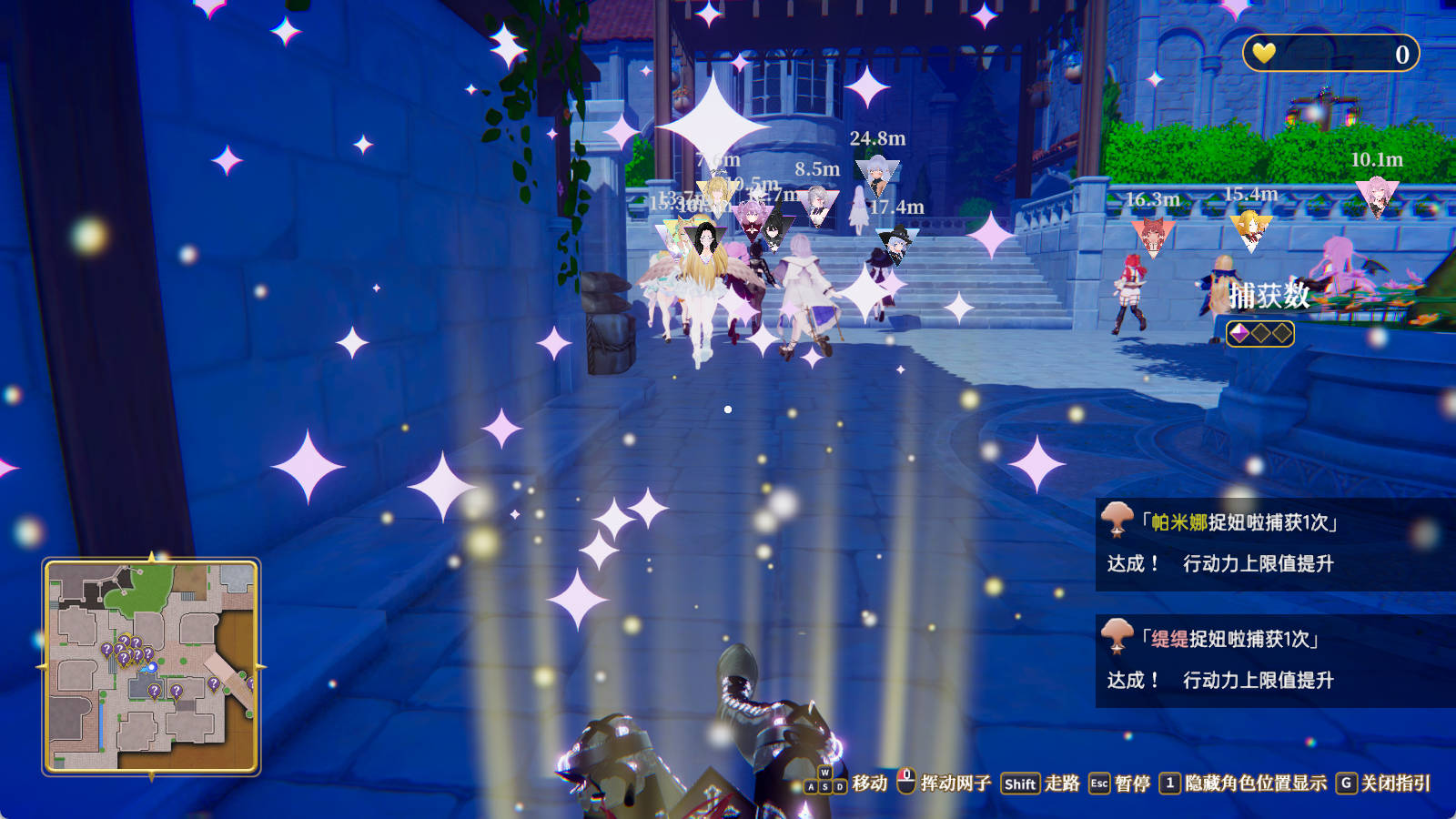Expand the minimap via its top arrow
This screenshot has width=1456, height=819.
(x=151, y=555)
